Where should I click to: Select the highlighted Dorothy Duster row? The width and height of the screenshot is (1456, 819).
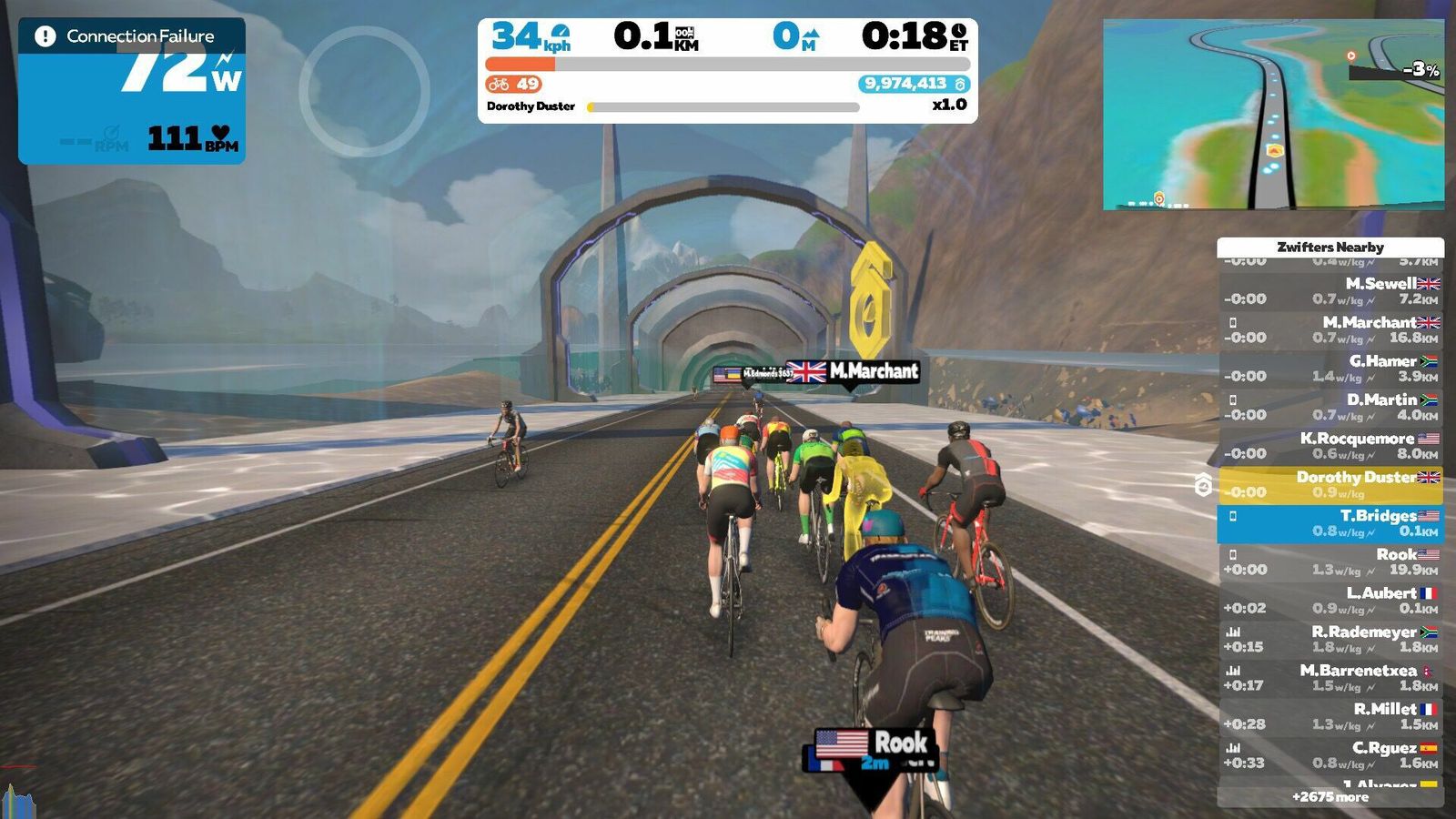point(1330,484)
